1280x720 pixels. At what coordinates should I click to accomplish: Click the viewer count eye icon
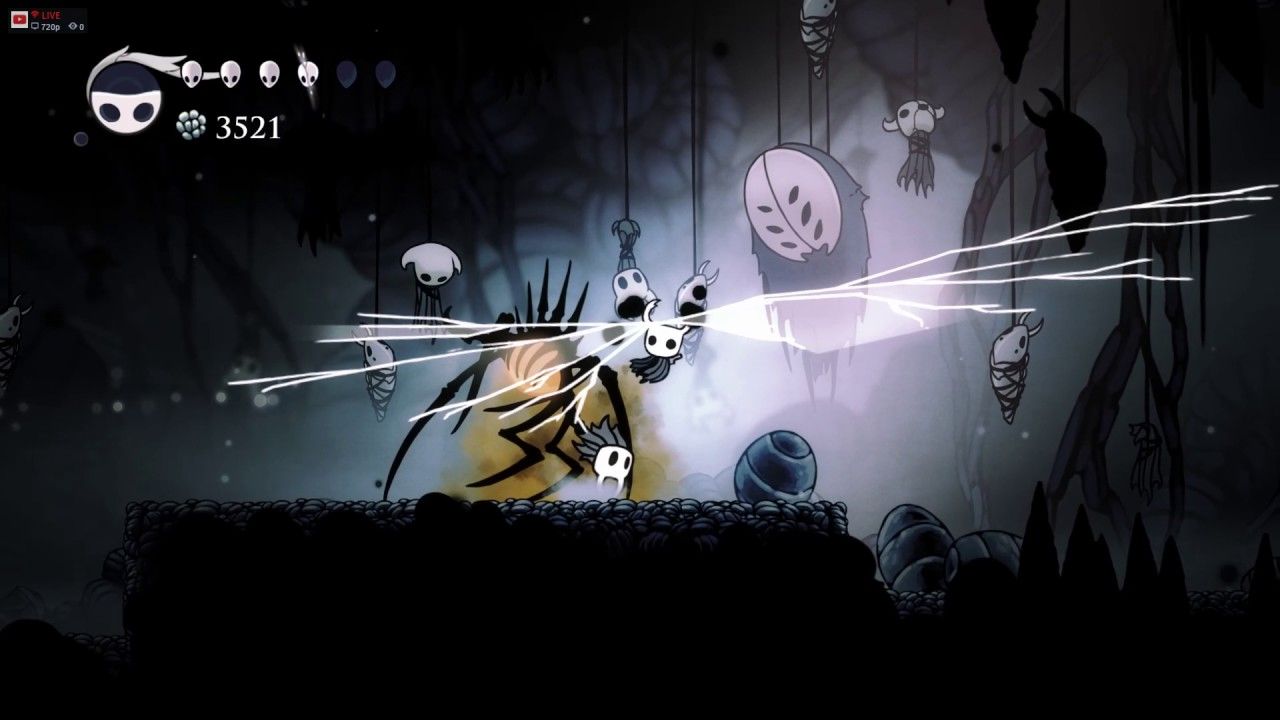tap(73, 26)
